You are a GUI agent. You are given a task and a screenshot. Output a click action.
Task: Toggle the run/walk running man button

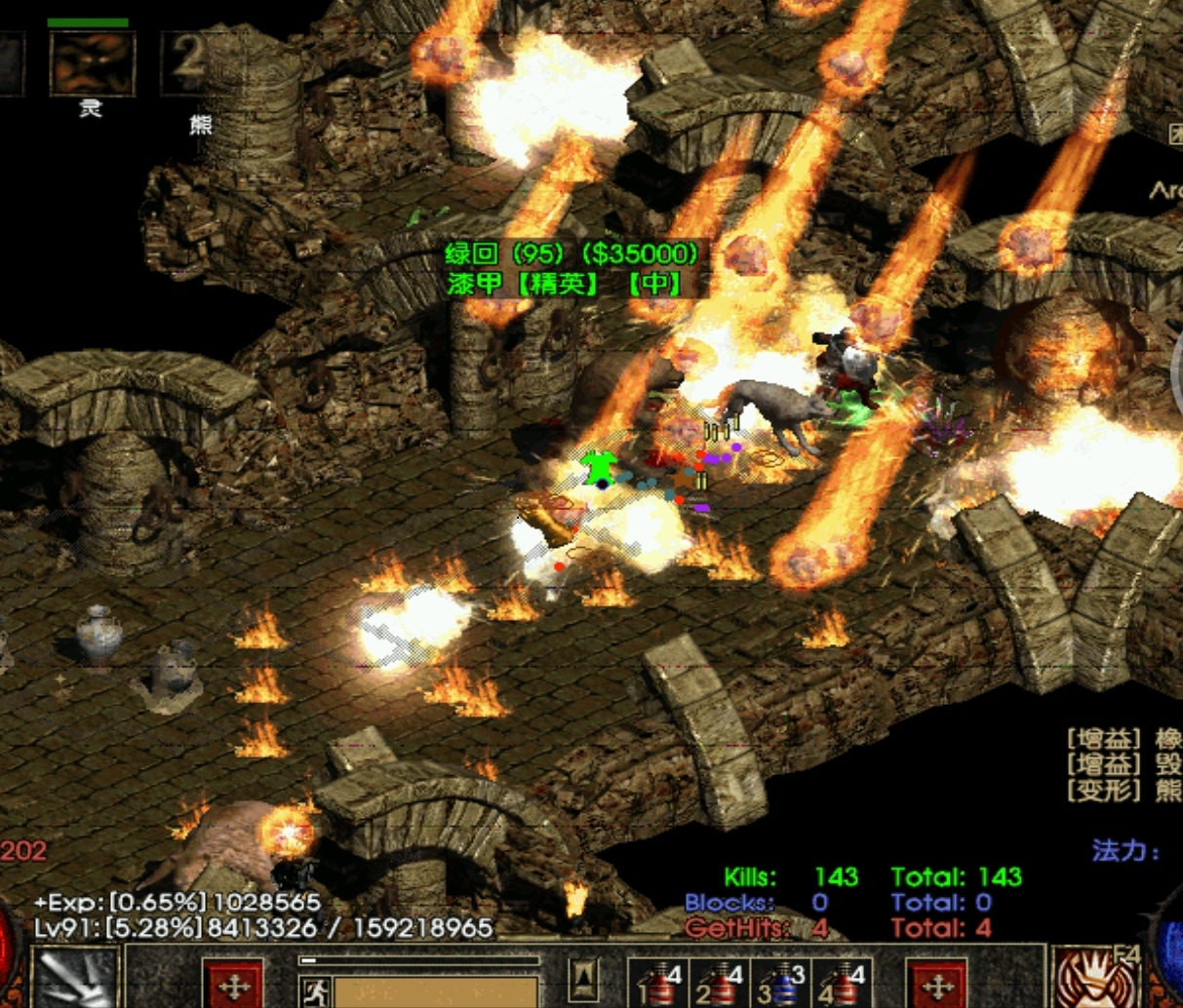point(314,991)
